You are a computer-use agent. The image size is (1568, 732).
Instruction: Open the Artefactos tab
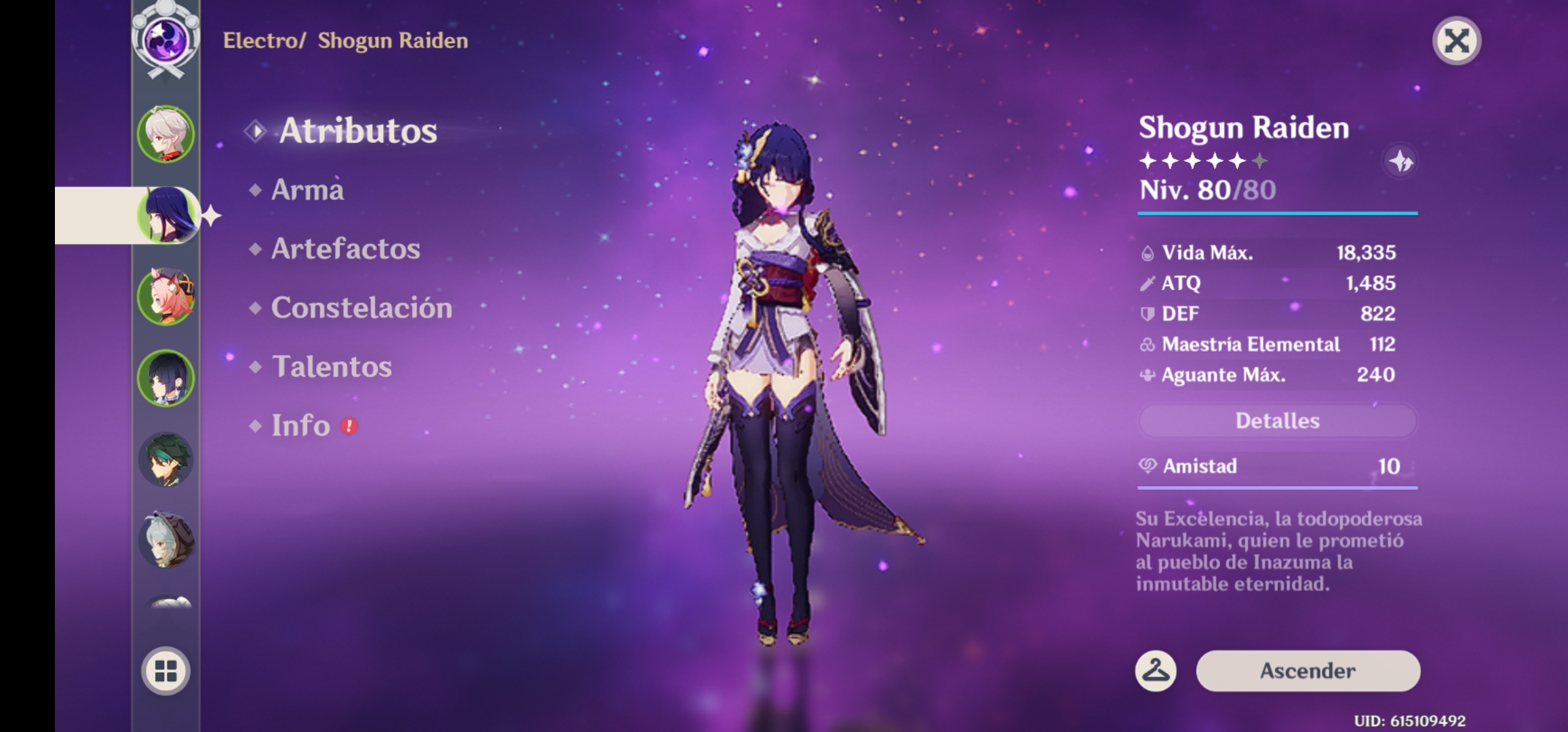tap(345, 249)
